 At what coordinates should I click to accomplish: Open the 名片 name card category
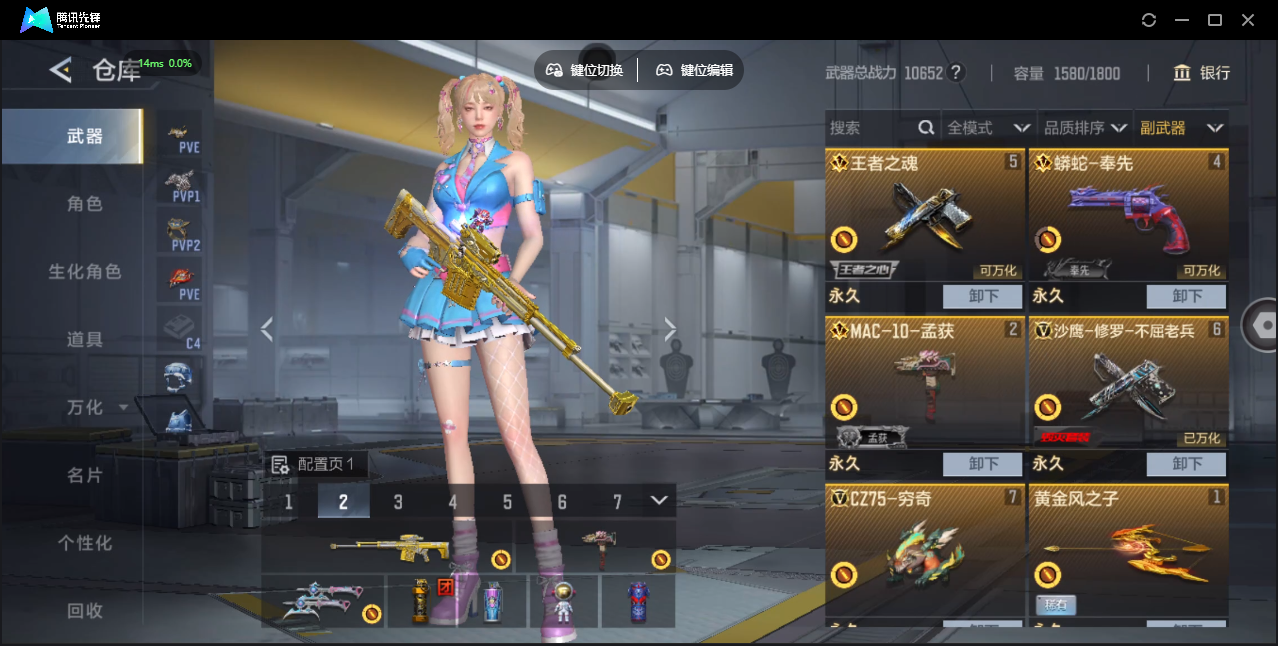pyautogui.click(x=85, y=476)
